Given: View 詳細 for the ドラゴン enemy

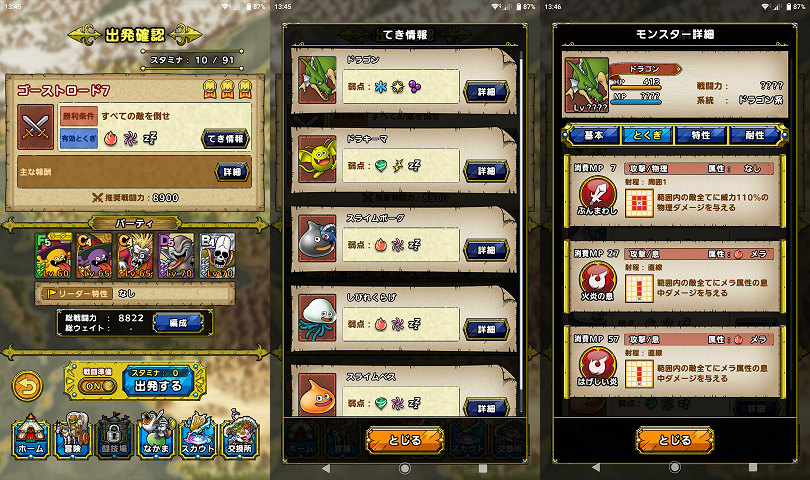Looking at the screenshot, I should click(x=487, y=92).
